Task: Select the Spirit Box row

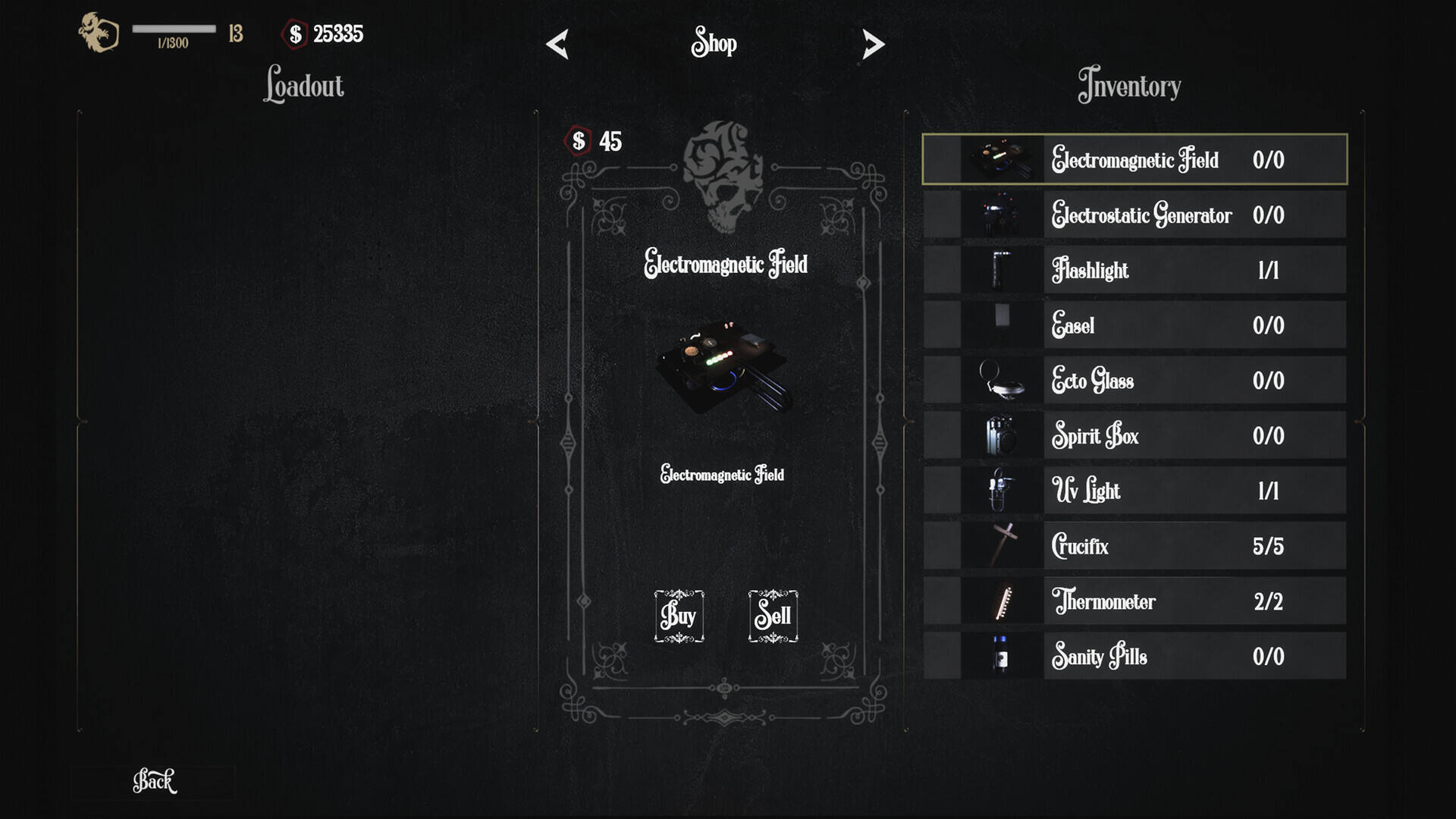Action: (x=1134, y=436)
